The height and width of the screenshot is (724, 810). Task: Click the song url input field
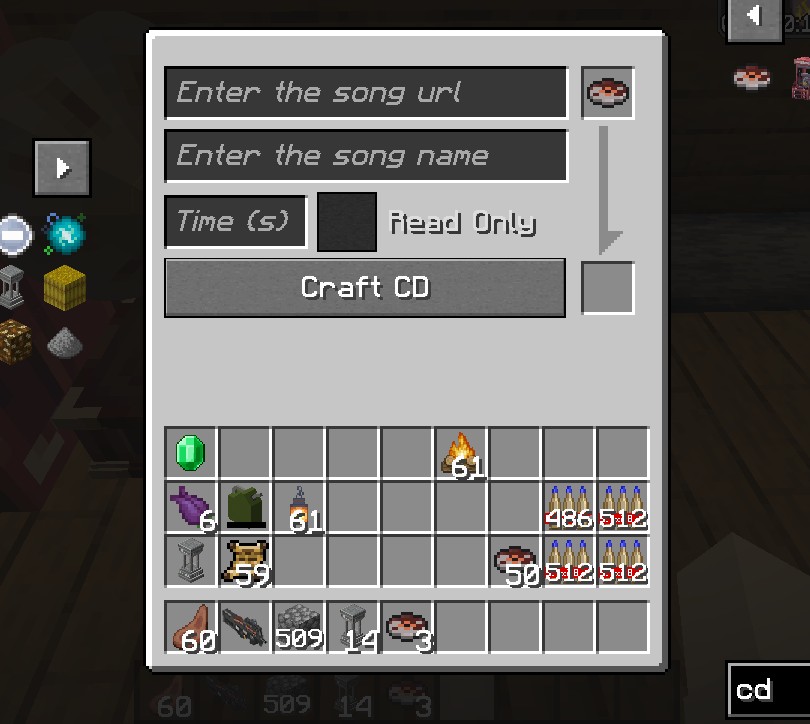coord(366,93)
